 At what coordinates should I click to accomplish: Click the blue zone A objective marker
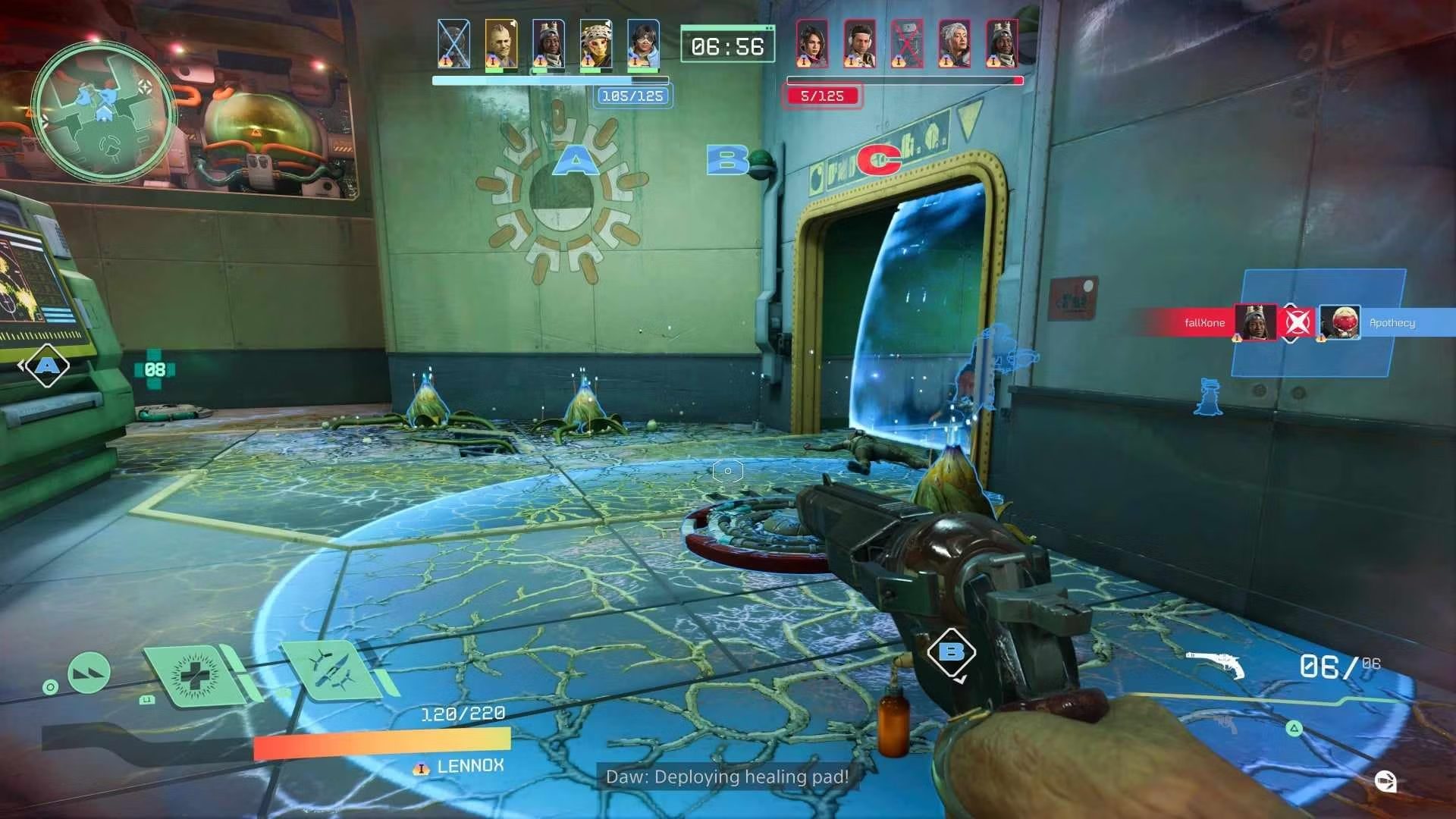[x=576, y=161]
